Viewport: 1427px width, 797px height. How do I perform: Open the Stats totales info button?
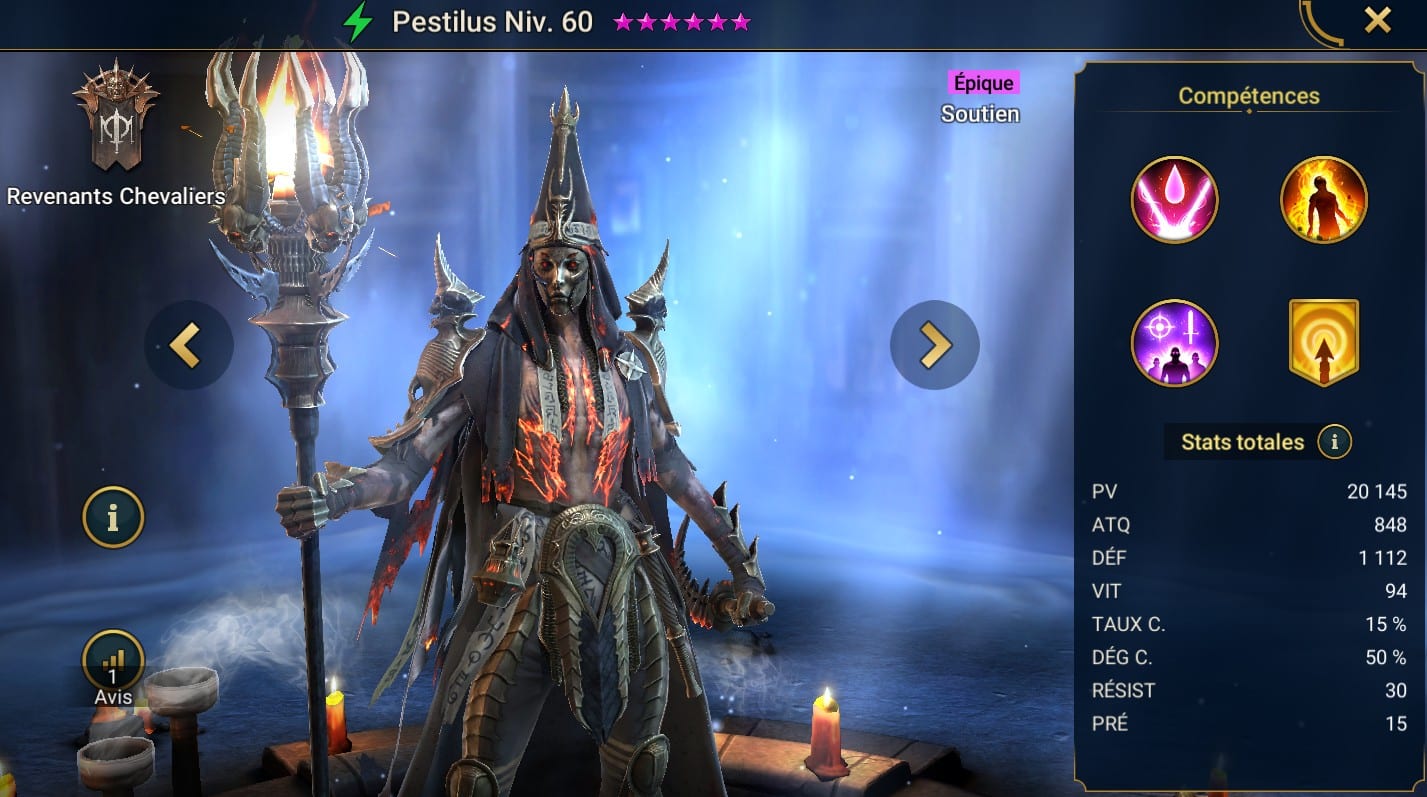[x=1334, y=441]
